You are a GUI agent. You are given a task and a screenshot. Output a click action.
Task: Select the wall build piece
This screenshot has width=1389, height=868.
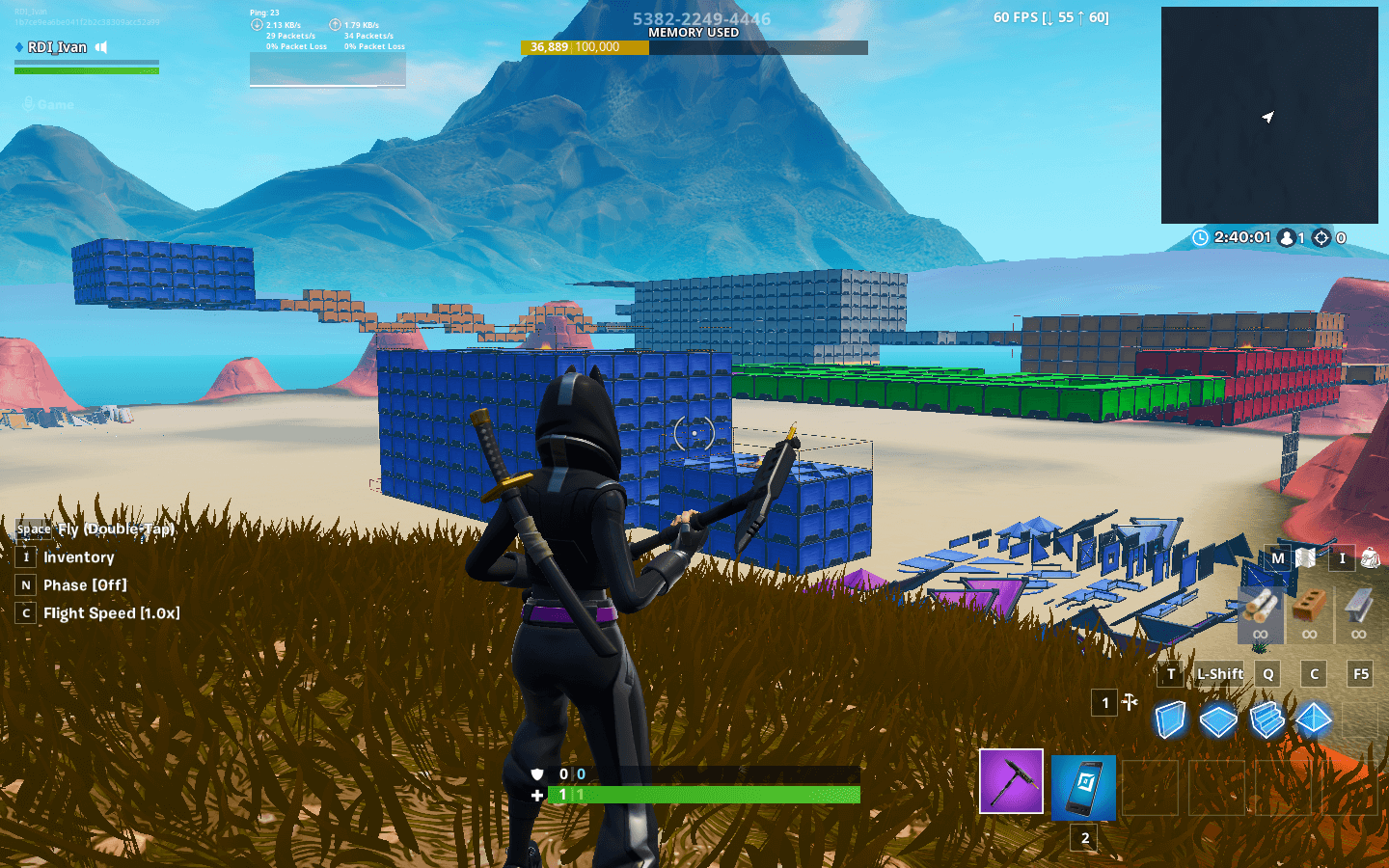pyautogui.click(x=1169, y=719)
